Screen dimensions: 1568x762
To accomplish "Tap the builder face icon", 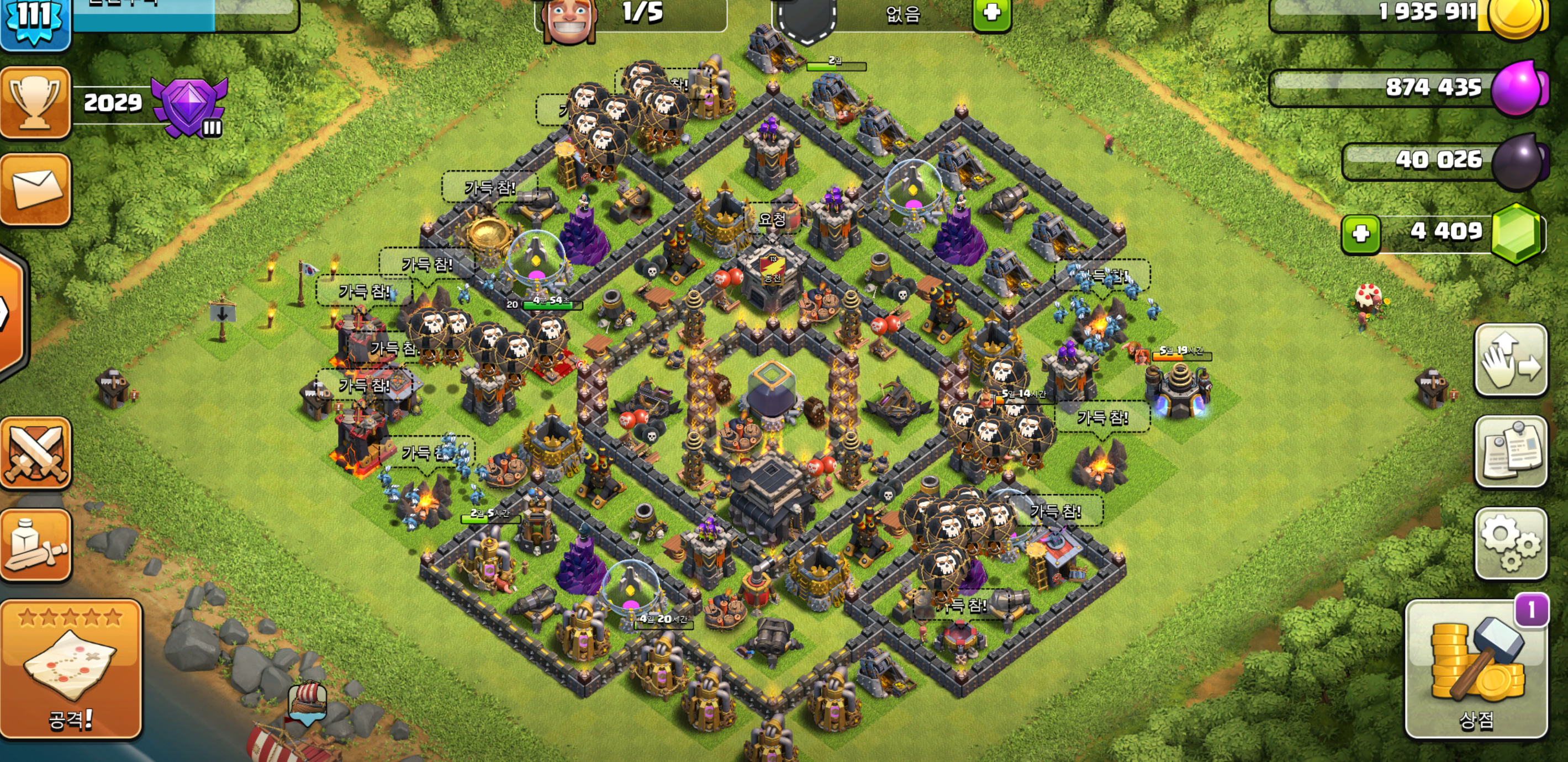I will click(x=569, y=19).
